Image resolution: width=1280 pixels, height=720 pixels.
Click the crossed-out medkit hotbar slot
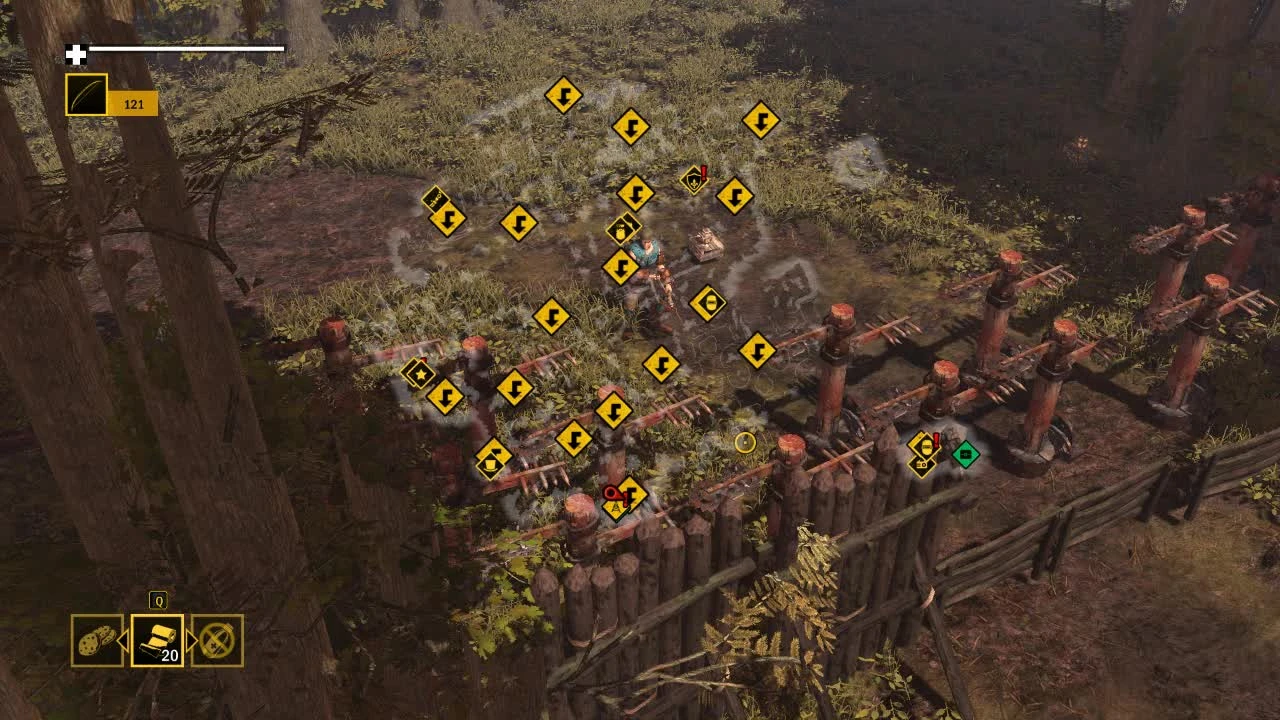215,640
